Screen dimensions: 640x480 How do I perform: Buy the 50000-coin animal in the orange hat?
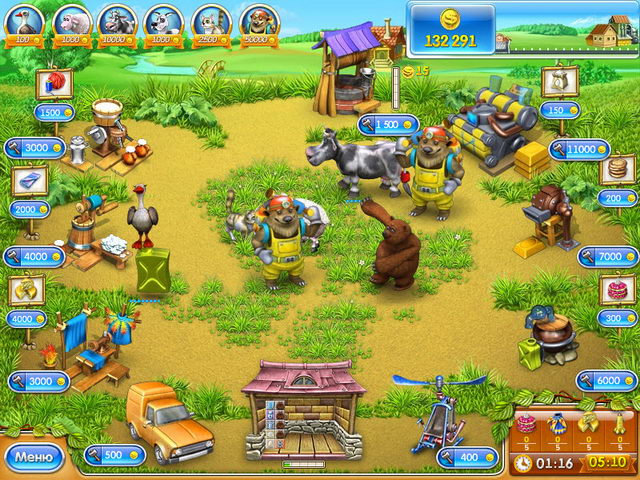click(x=258, y=22)
